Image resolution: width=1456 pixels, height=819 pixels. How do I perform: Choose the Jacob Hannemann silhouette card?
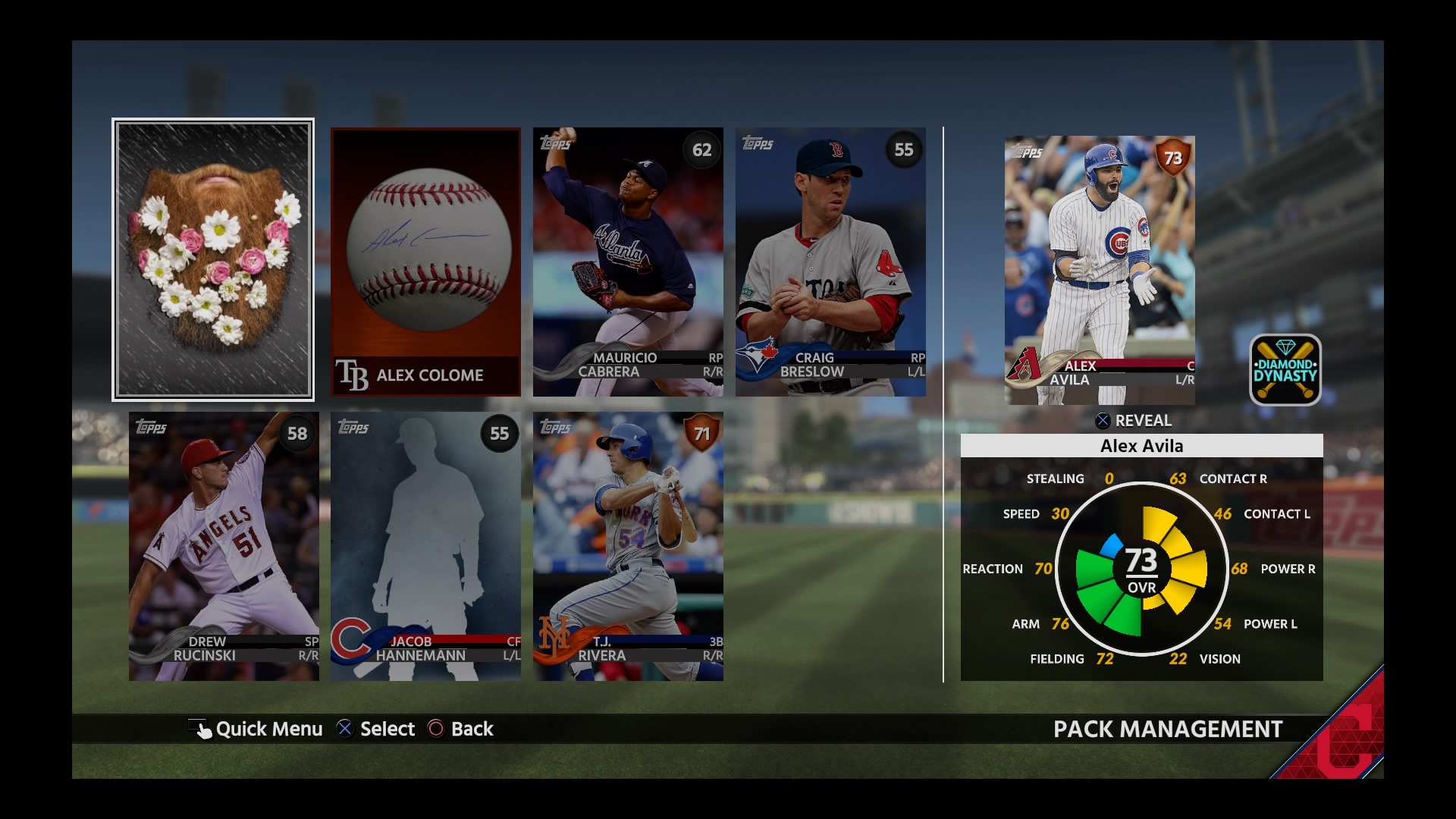tap(425, 546)
